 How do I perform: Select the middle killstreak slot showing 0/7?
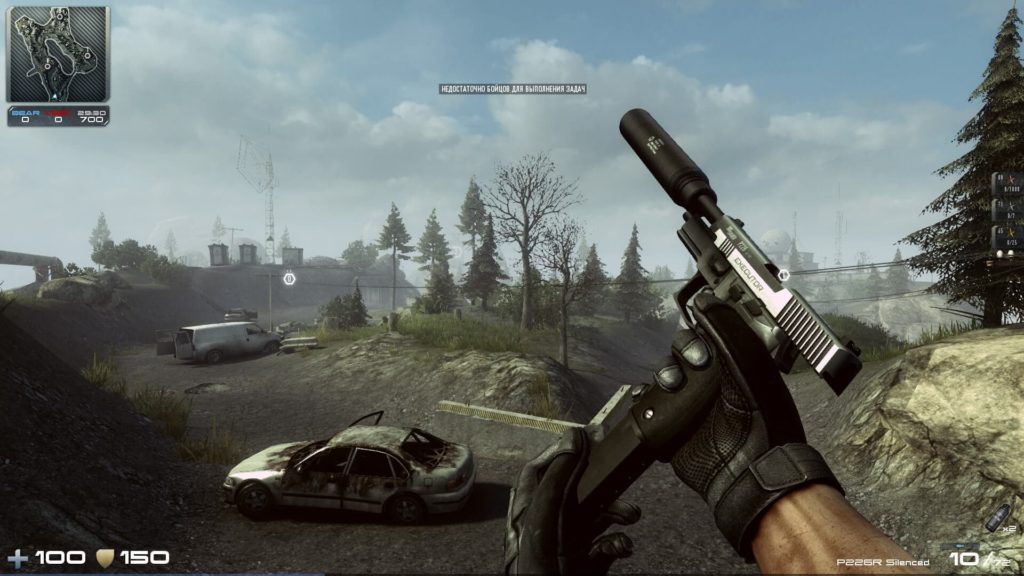[1007, 212]
